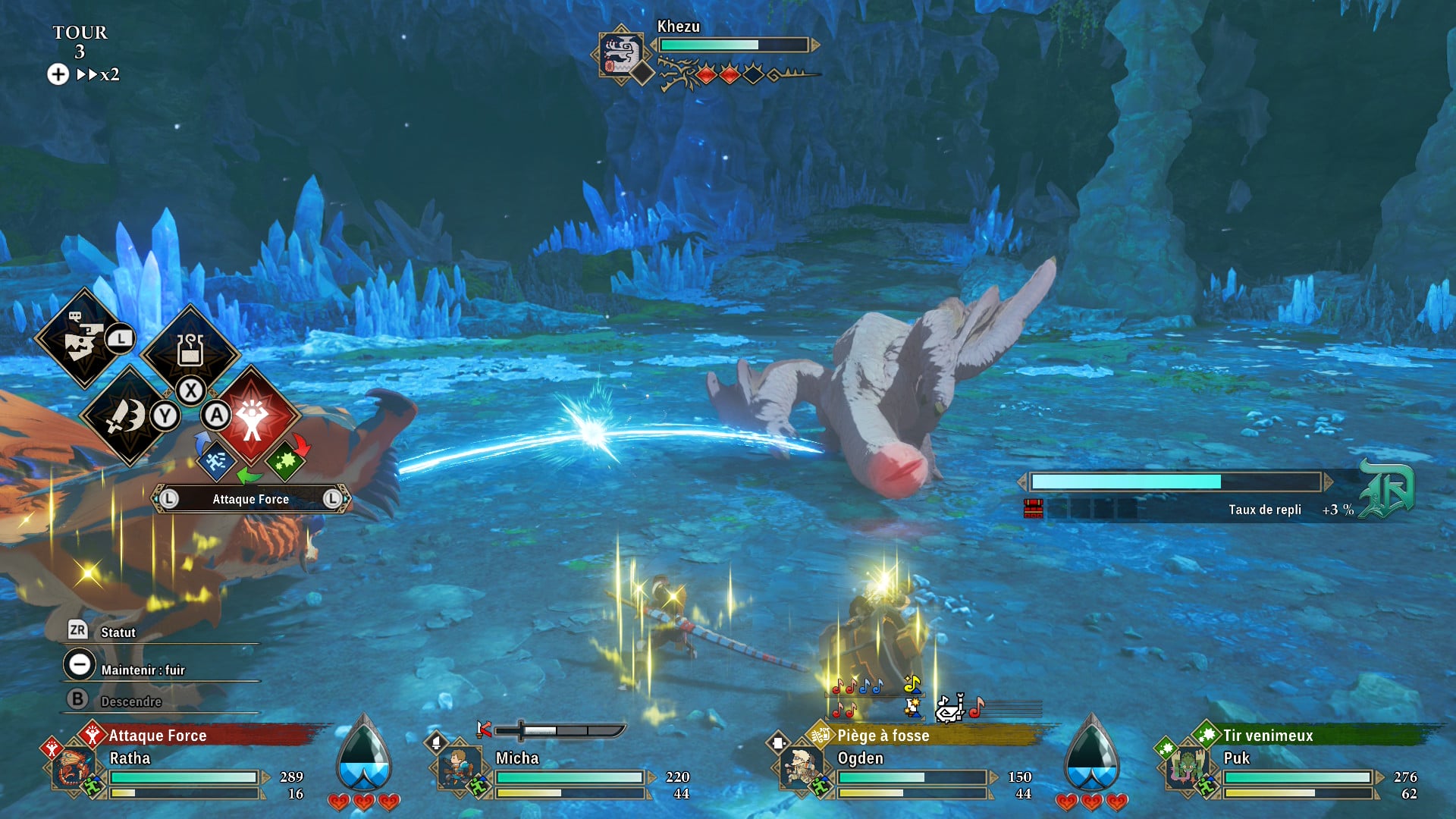Open the Items pouch command

190,350
